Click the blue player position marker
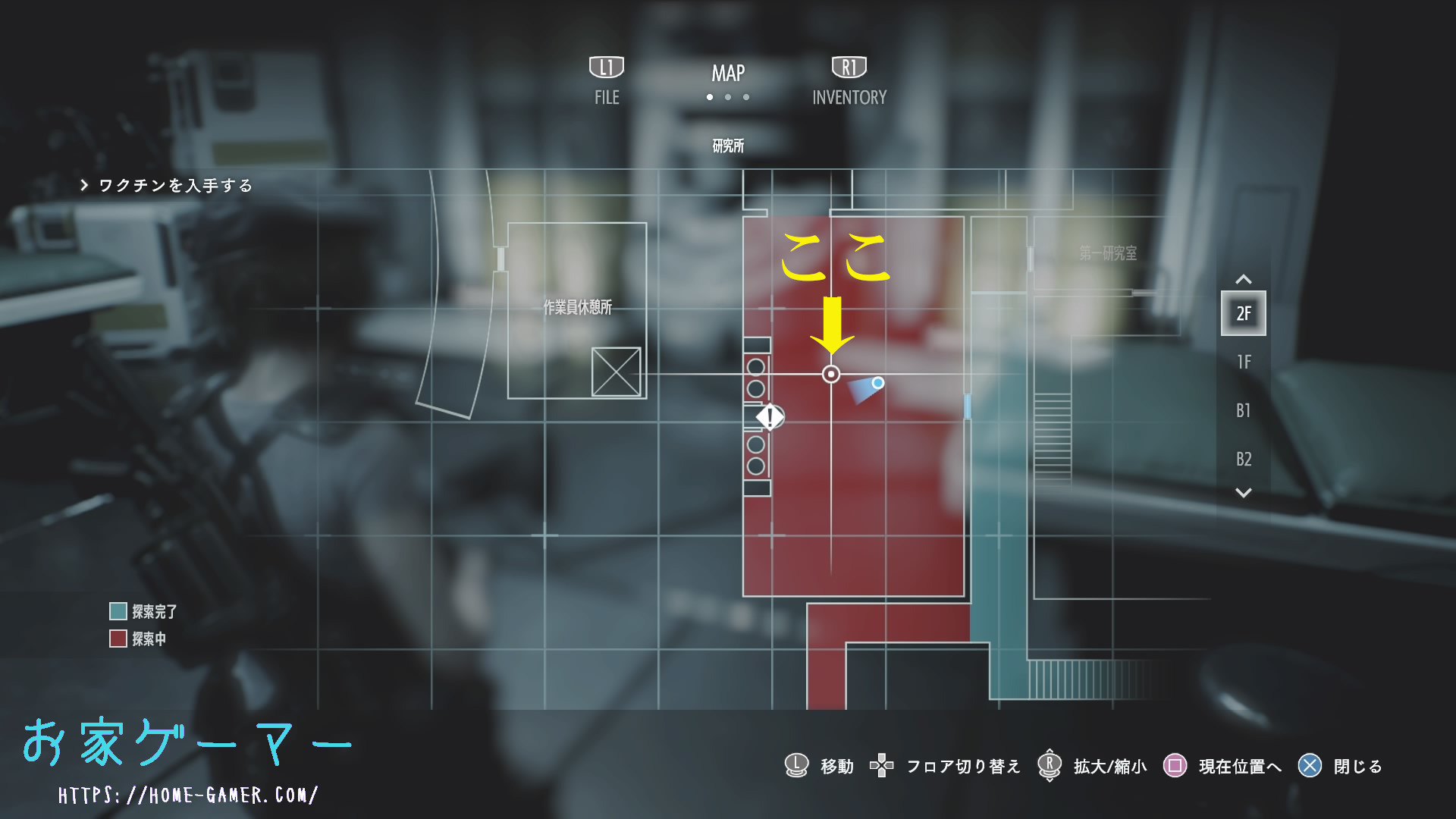Image resolution: width=1456 pixels, height=819 pixels. (x=877, y=383)
